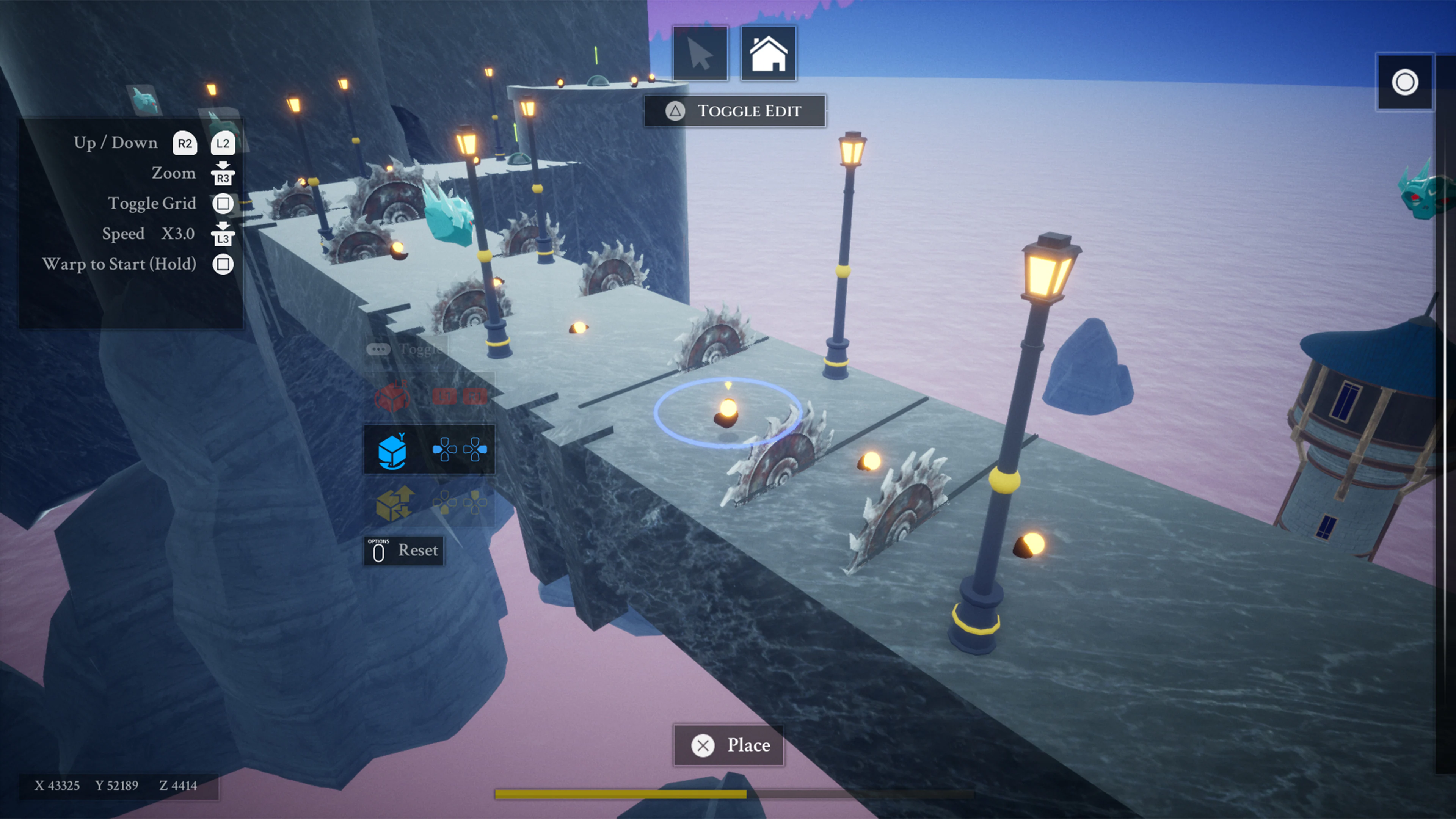Image resolution: width=1456 pixels, height=819 pixels.
Task: Select the cursor pointer tool
Action: 701,53
